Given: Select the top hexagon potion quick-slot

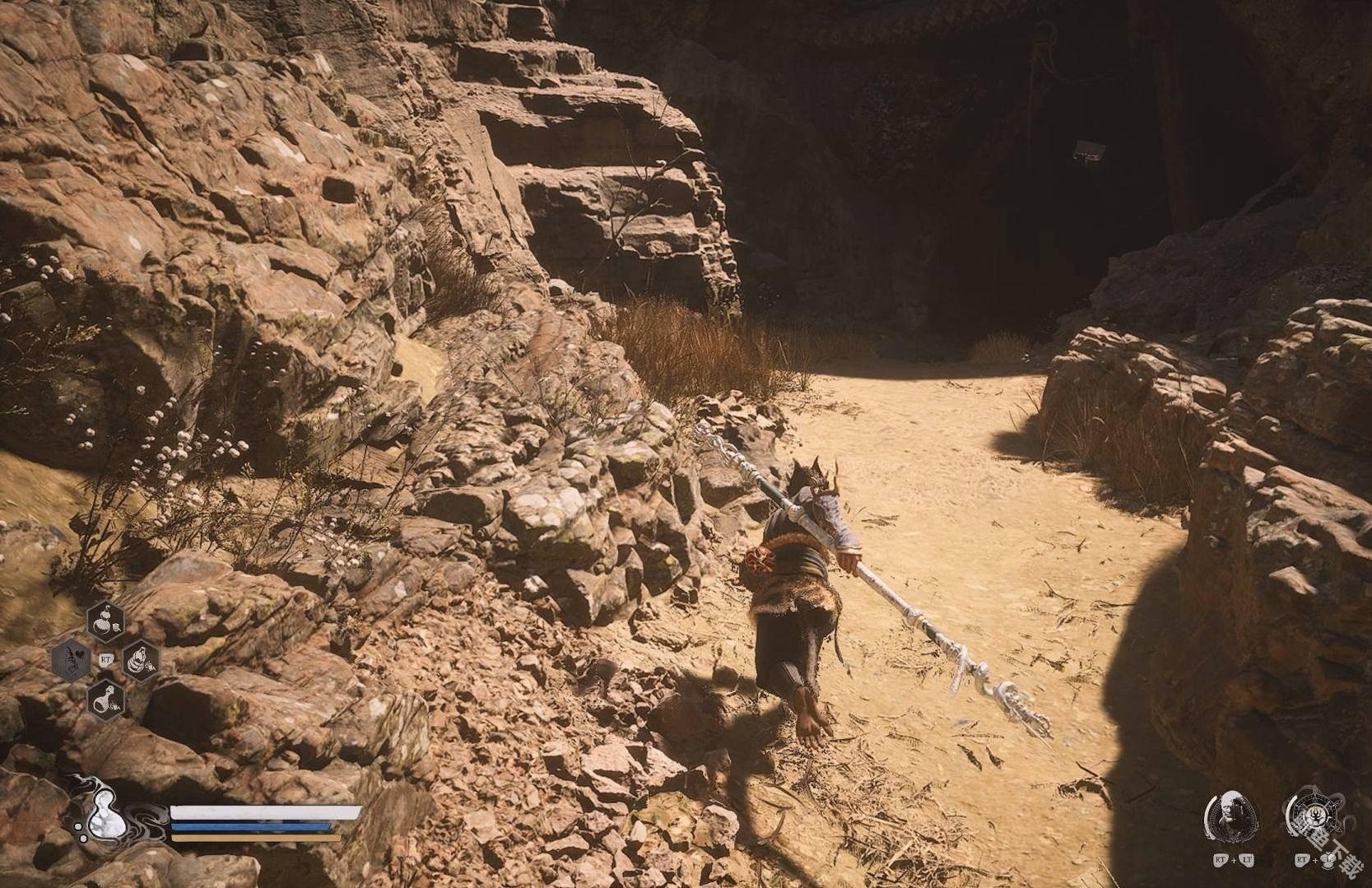Looking at the screenshot, I should pos(106,620).
